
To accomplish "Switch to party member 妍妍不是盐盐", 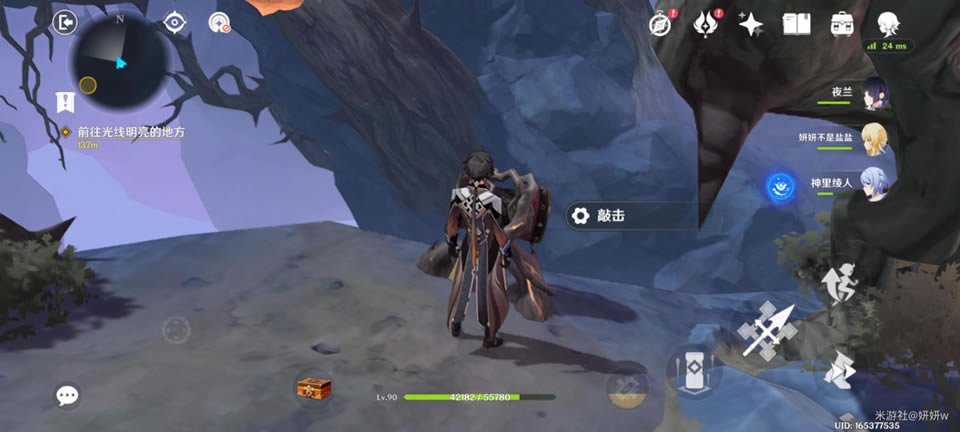I will 874,137.
